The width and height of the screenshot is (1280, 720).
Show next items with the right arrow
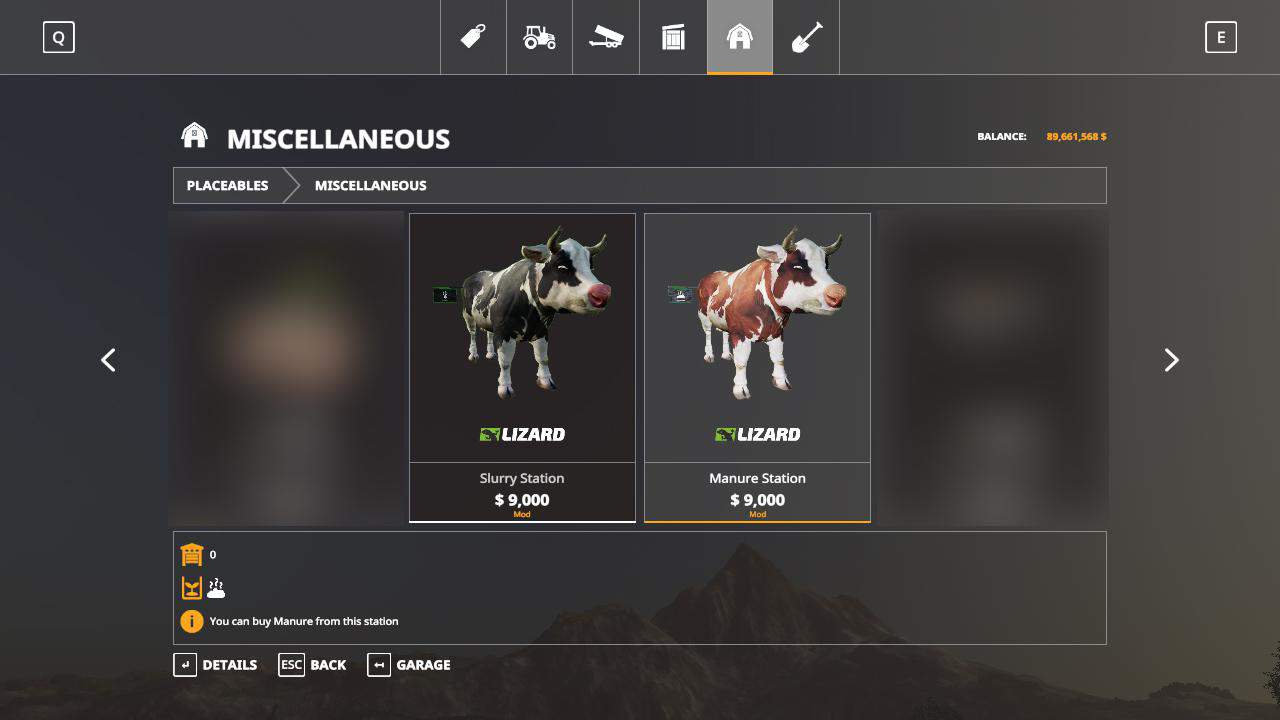1171,360
